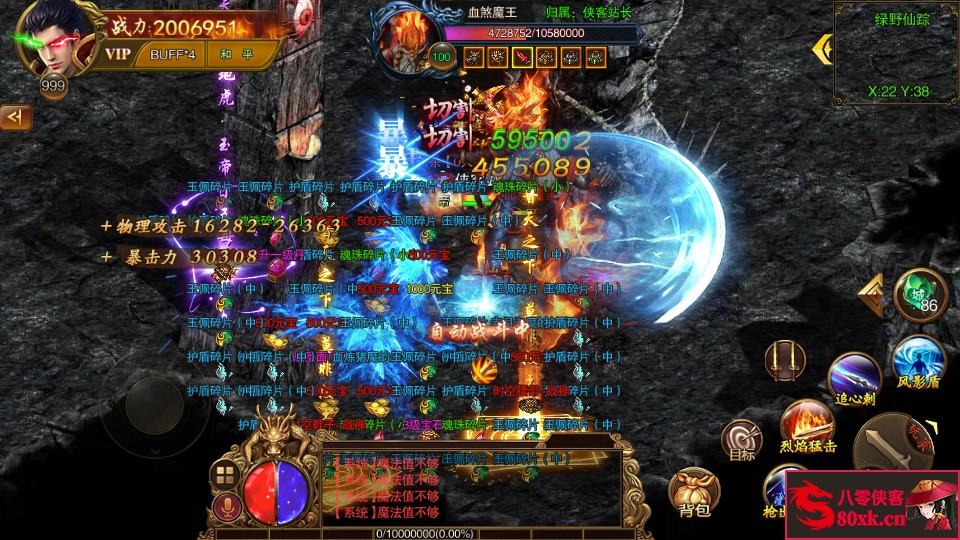This screenshot has width=960, height=540.
Task: Click the gold triangle arrow near skills
Action: click(x=872, y=295)
